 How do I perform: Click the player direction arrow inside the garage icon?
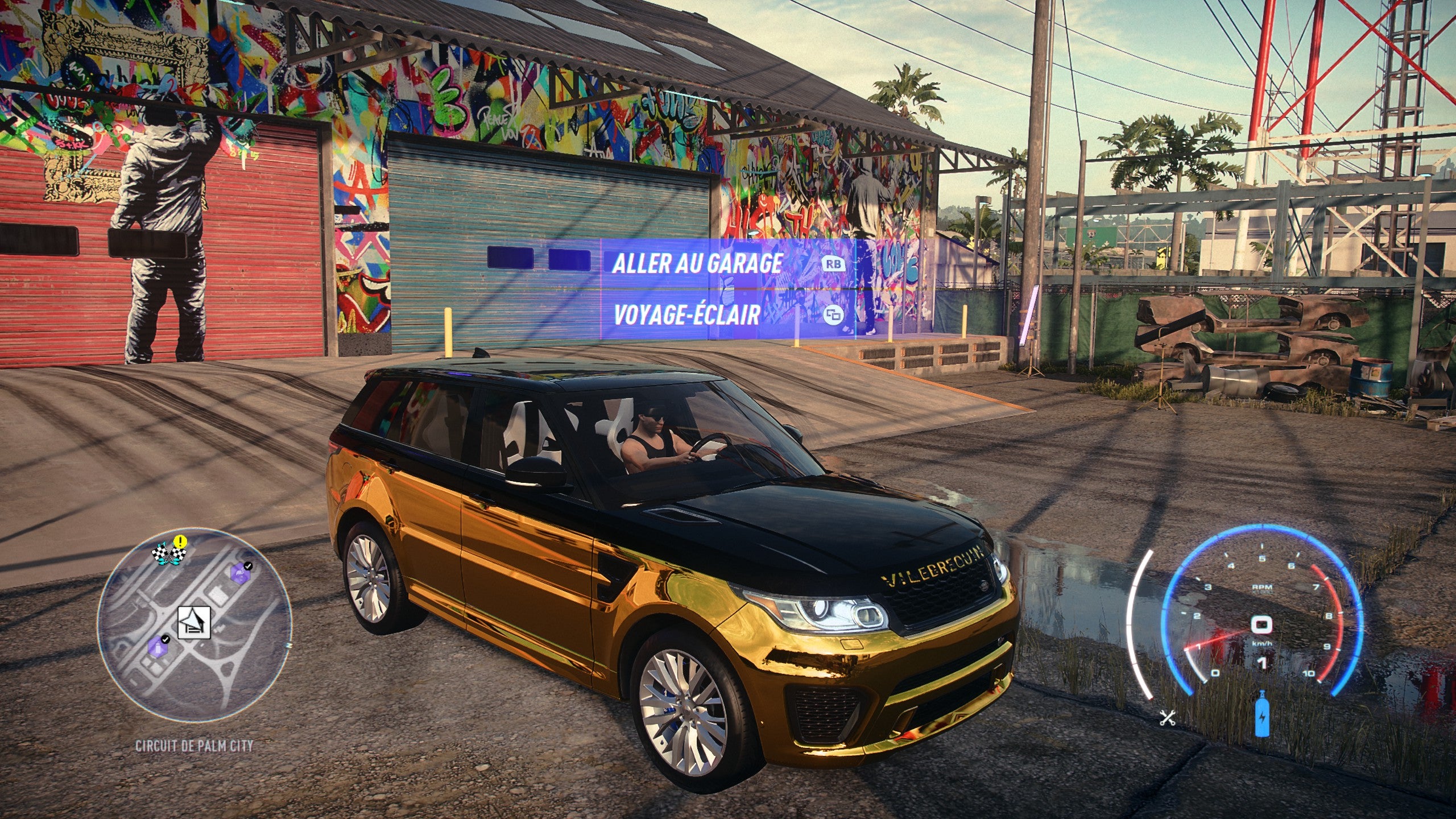(192, 619)
